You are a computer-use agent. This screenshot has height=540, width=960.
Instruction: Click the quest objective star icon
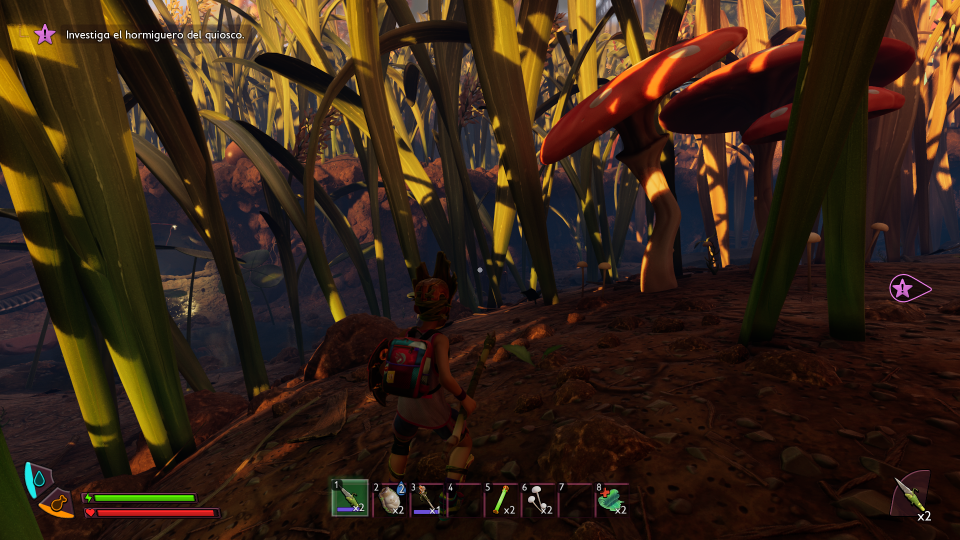pyautogui.click(x=45, y=35)
